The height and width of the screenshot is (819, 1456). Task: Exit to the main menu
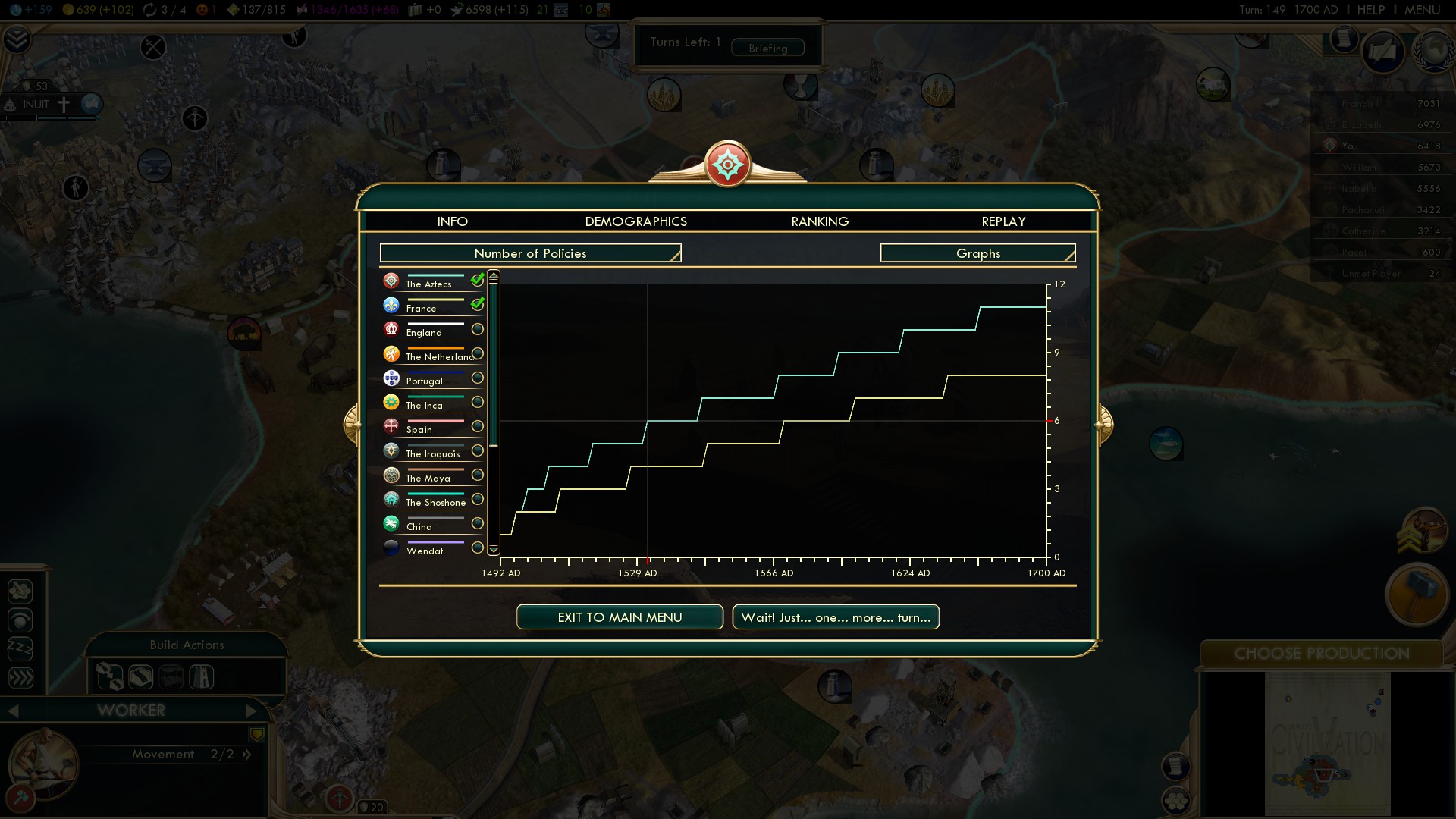(x=620, y=617)
